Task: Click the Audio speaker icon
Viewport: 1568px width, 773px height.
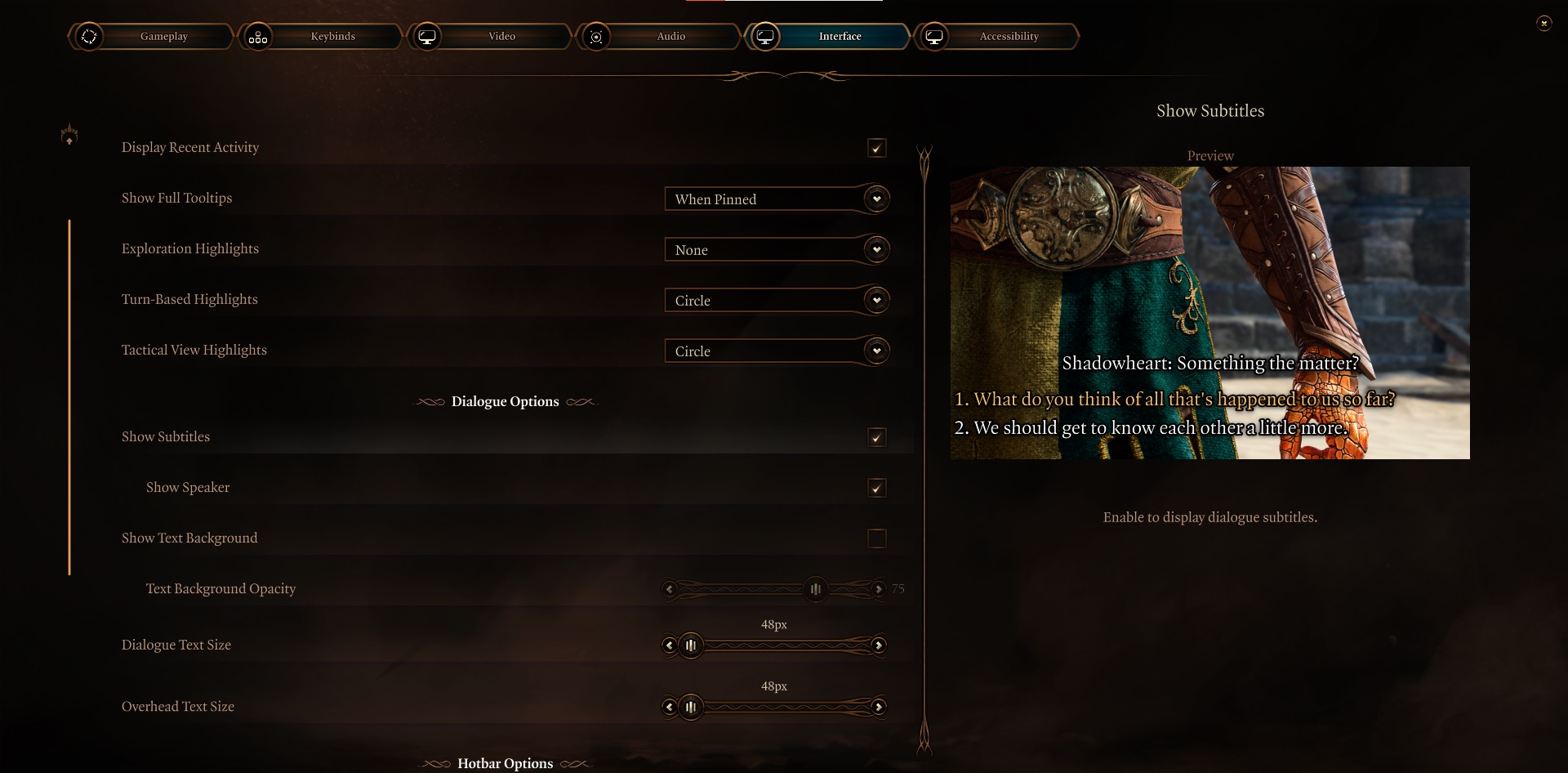Action: pyautogui.click(x=597, y=36)
